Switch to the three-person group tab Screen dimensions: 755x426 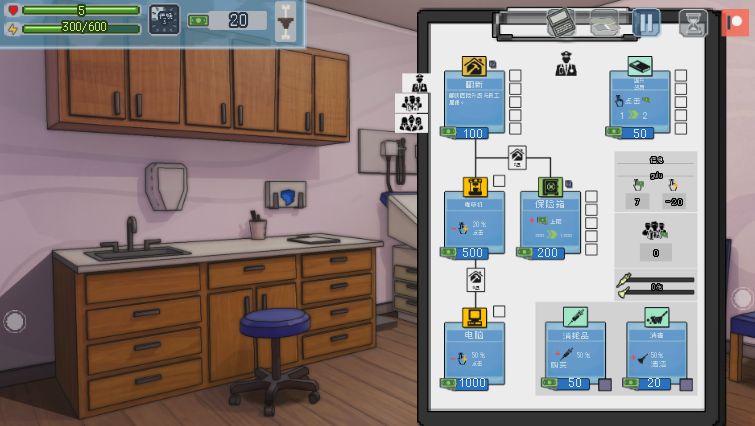pyautogui.click(x=413, y=123)
